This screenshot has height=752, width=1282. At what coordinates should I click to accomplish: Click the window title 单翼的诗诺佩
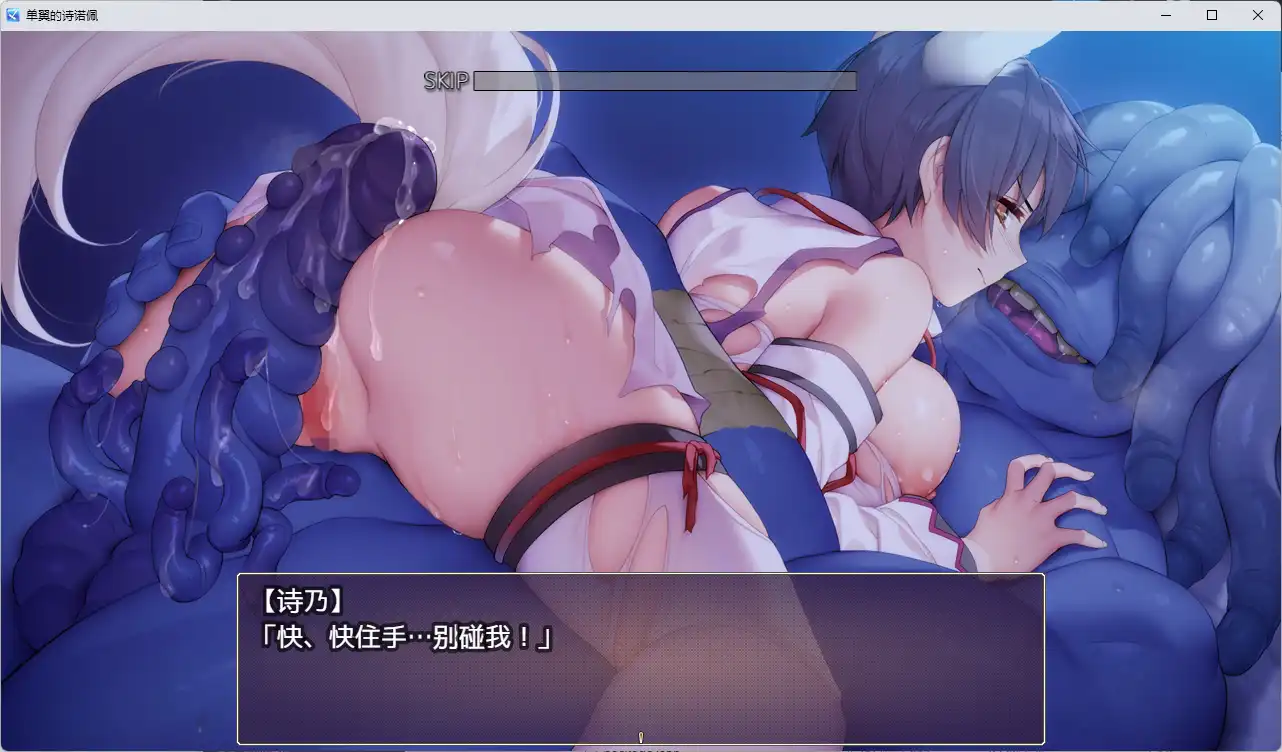click(x=60, y=15)
